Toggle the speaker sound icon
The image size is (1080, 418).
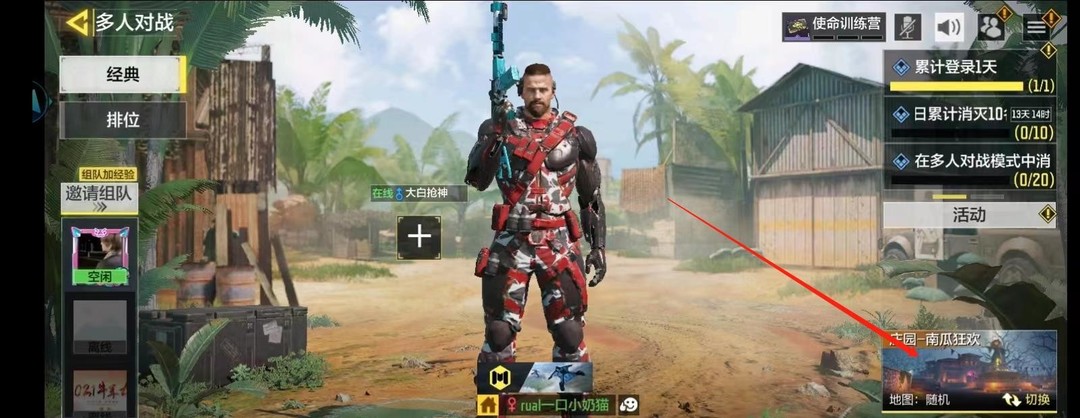[x=949, y=27]
